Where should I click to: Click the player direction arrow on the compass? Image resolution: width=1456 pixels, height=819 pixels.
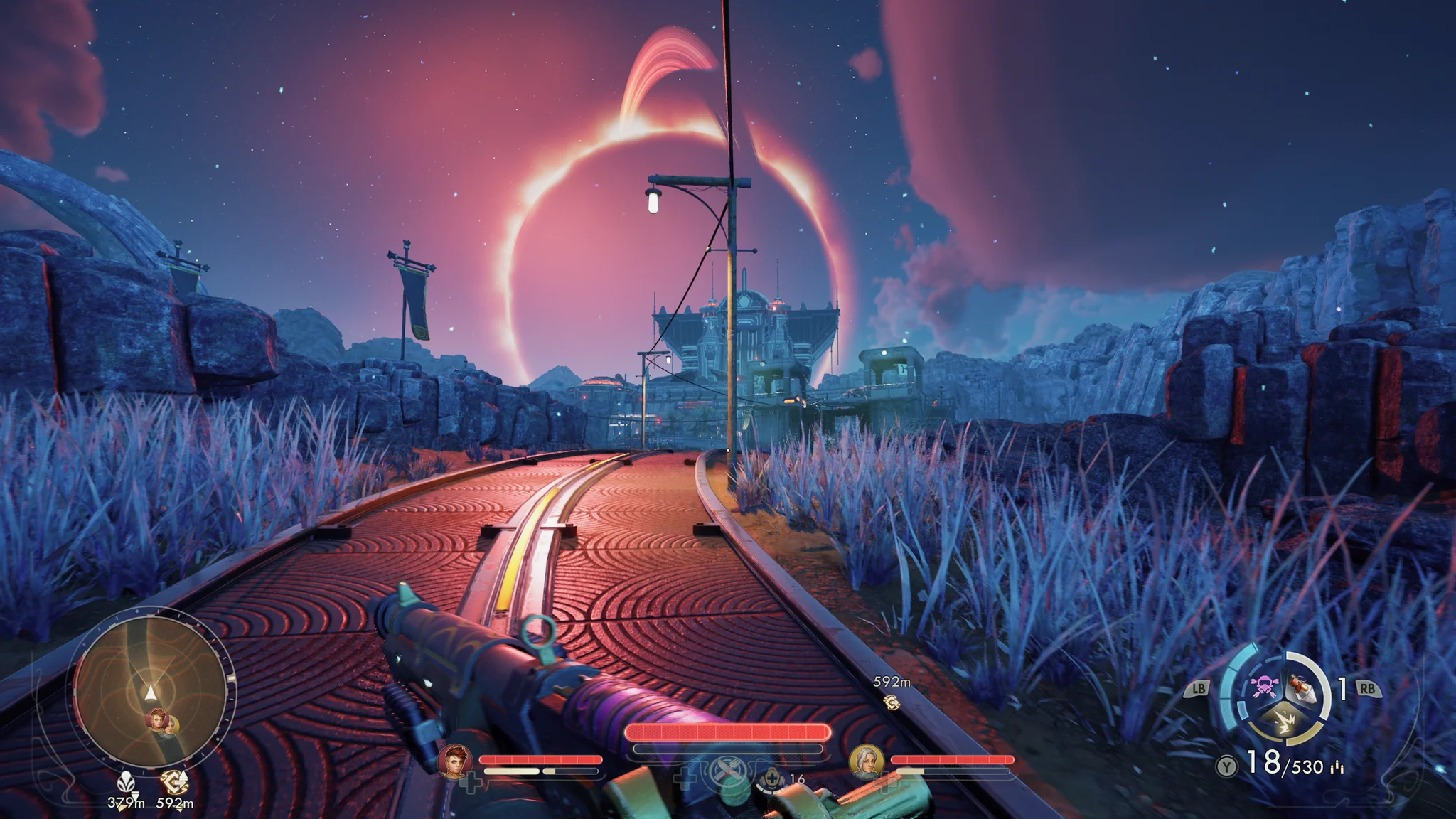(150, 693)
